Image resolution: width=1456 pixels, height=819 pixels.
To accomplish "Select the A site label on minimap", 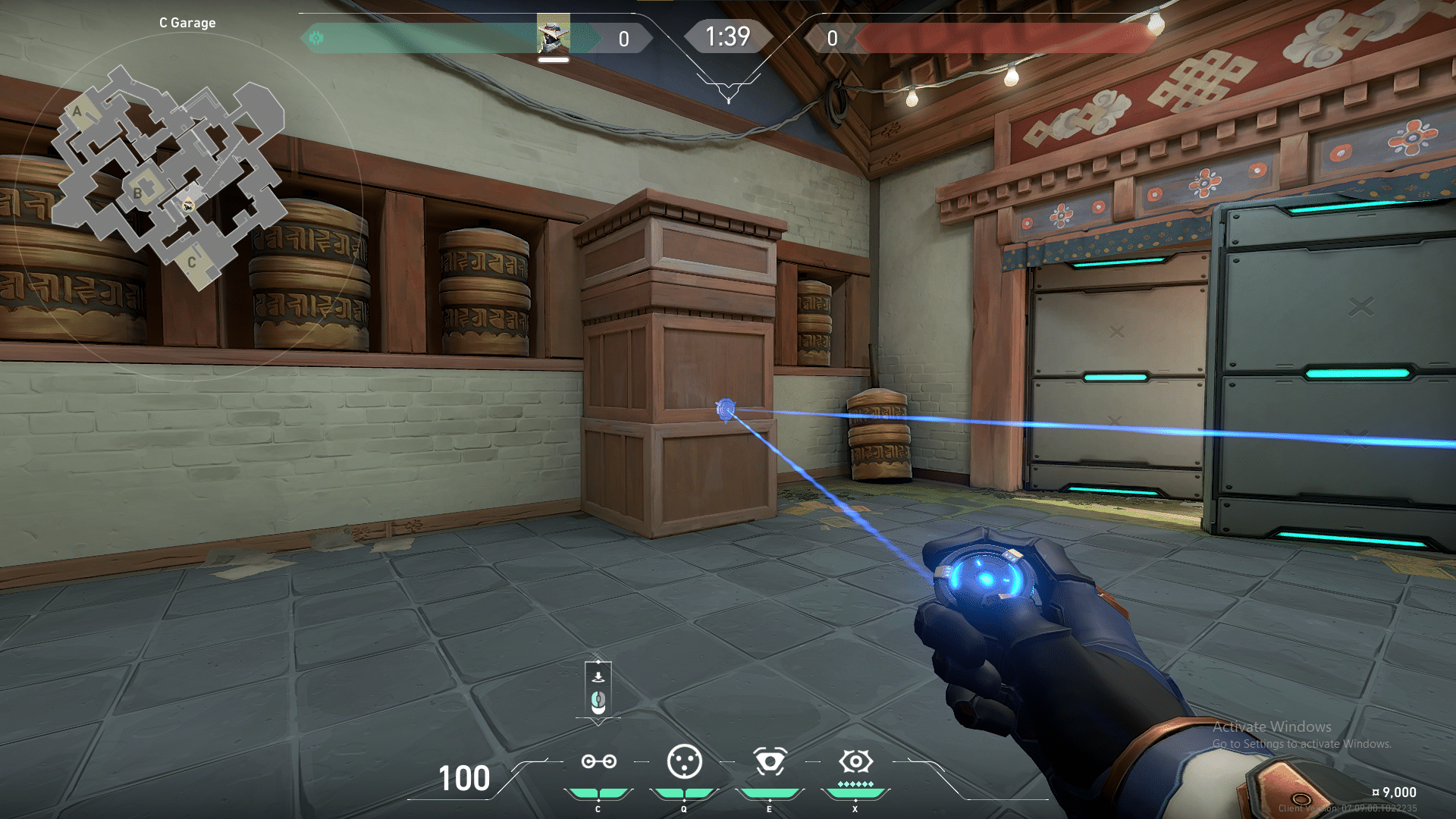I will pos(77,112).
